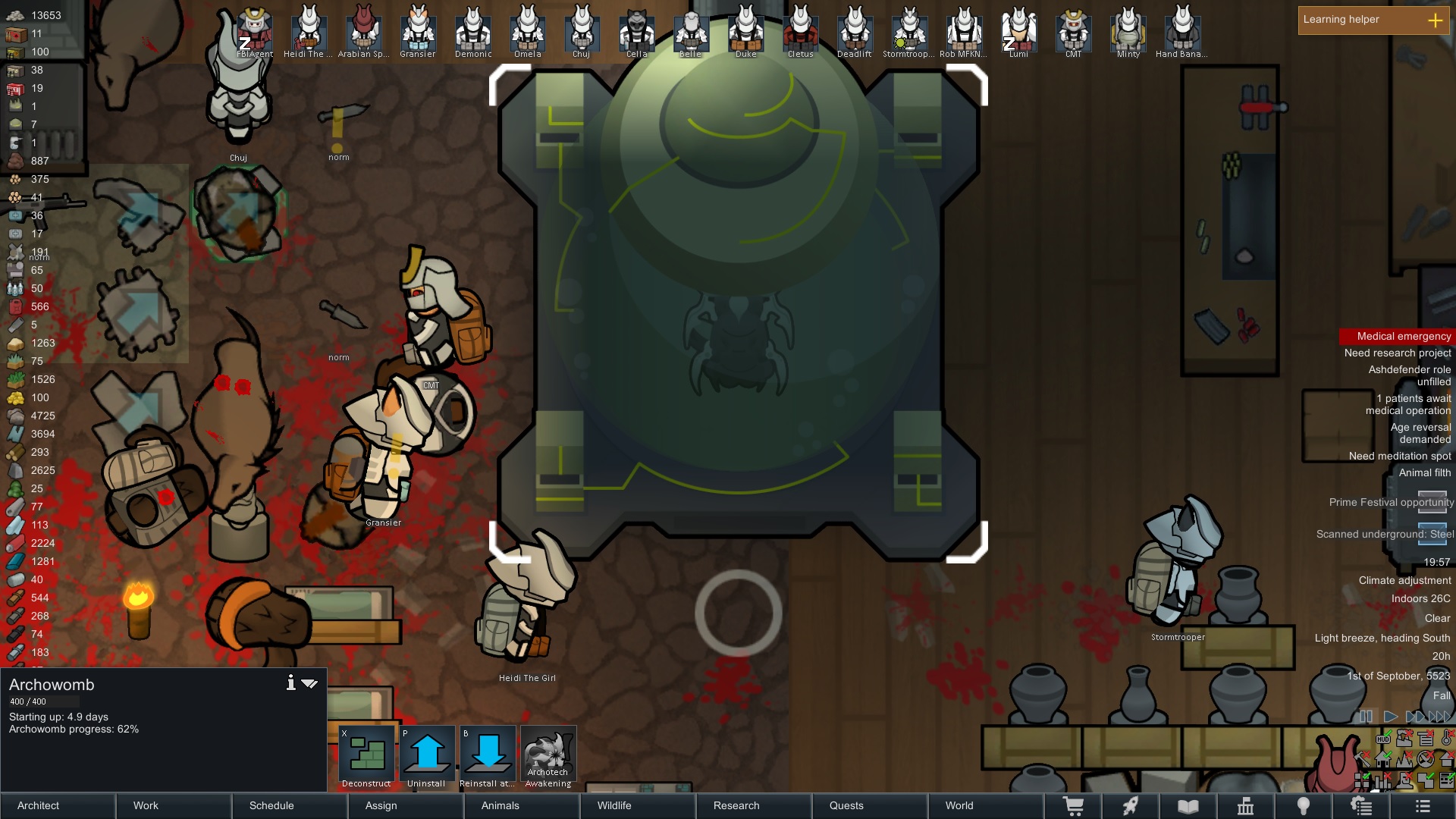Show the Quests tab
The height and width of the screenshot is (819, 1456).
[x=870, y=805]
